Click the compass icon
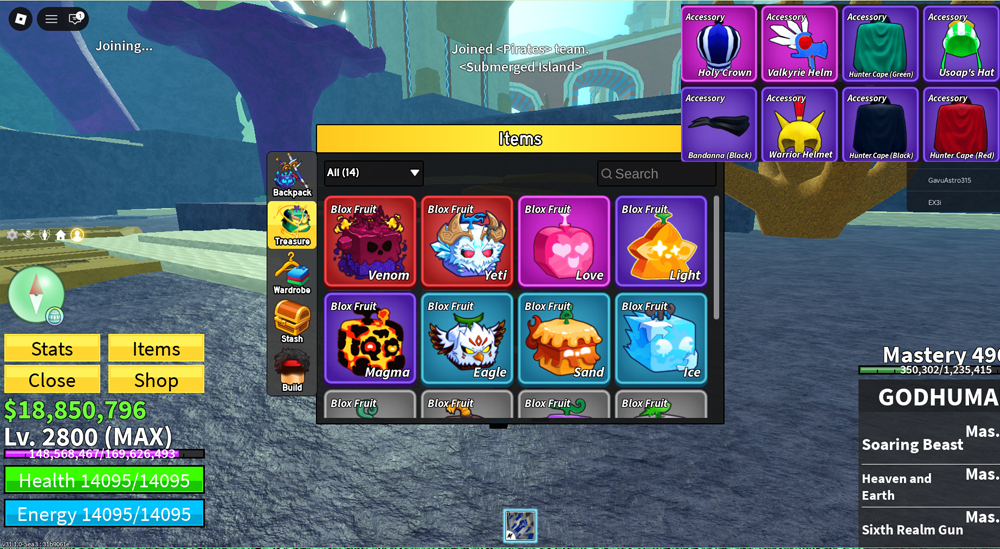 click(36, 294)
